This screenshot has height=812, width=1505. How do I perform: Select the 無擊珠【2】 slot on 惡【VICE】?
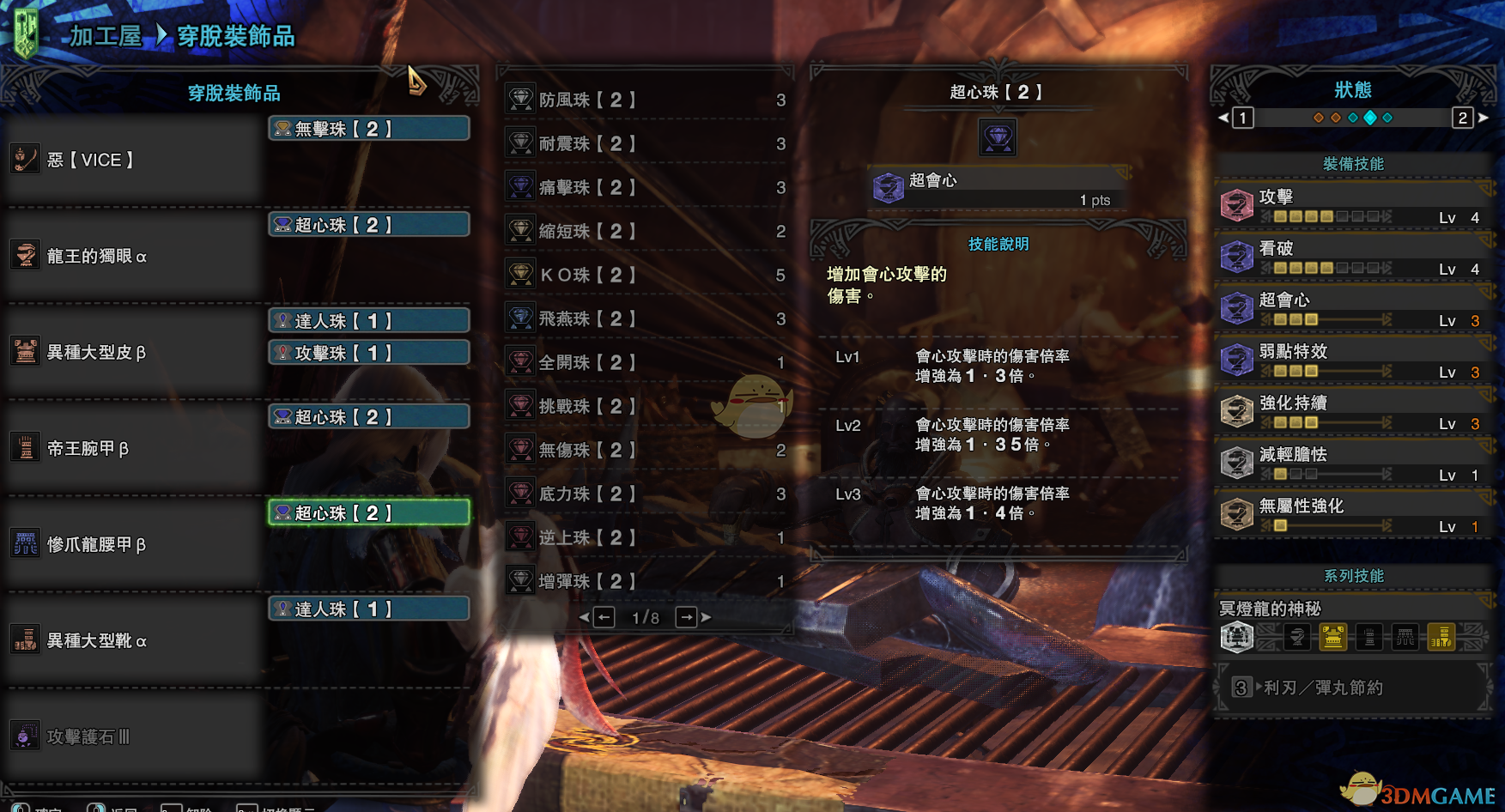368,129
